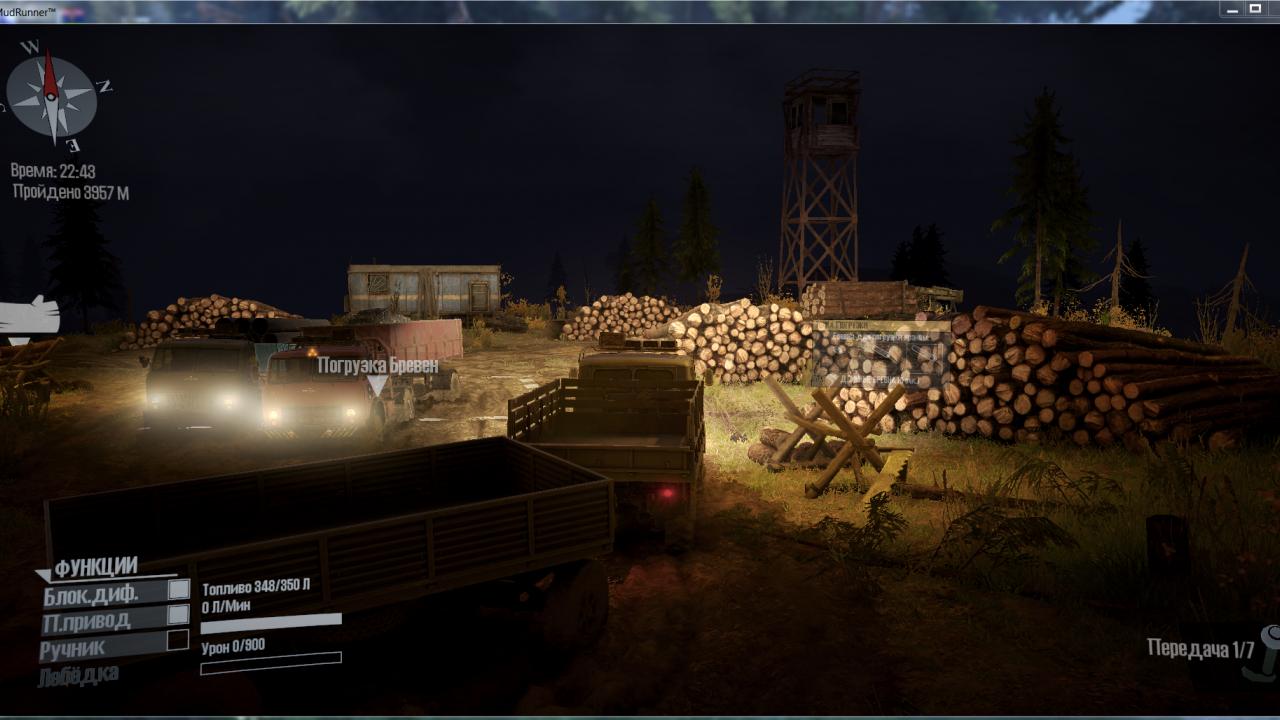
Task: Open the ФУНКЦИИ functions menu header
Action: (x=95, y=568)
